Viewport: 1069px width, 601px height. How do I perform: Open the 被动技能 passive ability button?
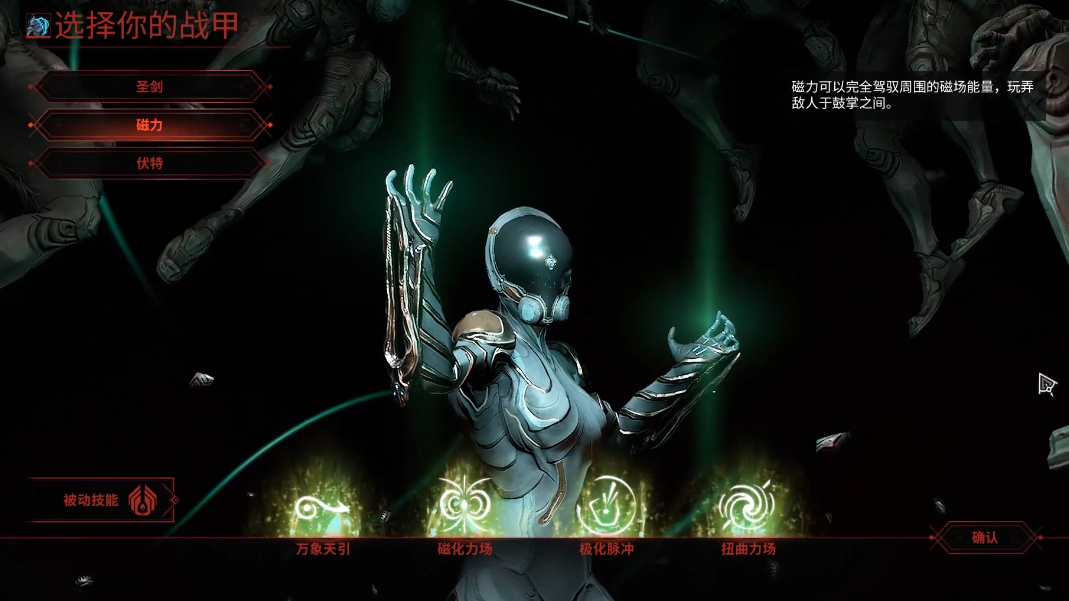coord(103,500)
